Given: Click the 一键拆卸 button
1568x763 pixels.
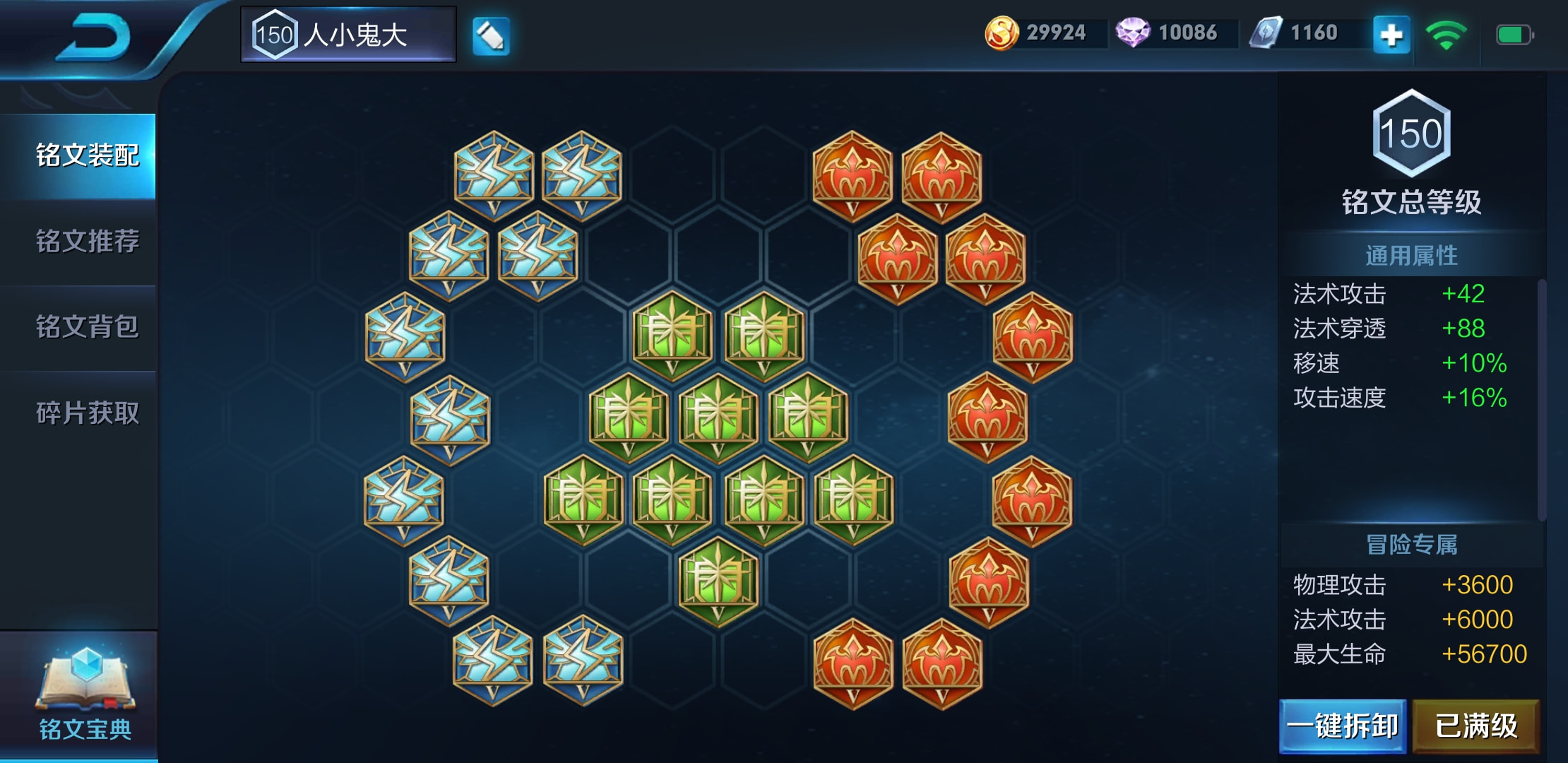Looking at the screenshot, I should click(x=1342, y=726).
